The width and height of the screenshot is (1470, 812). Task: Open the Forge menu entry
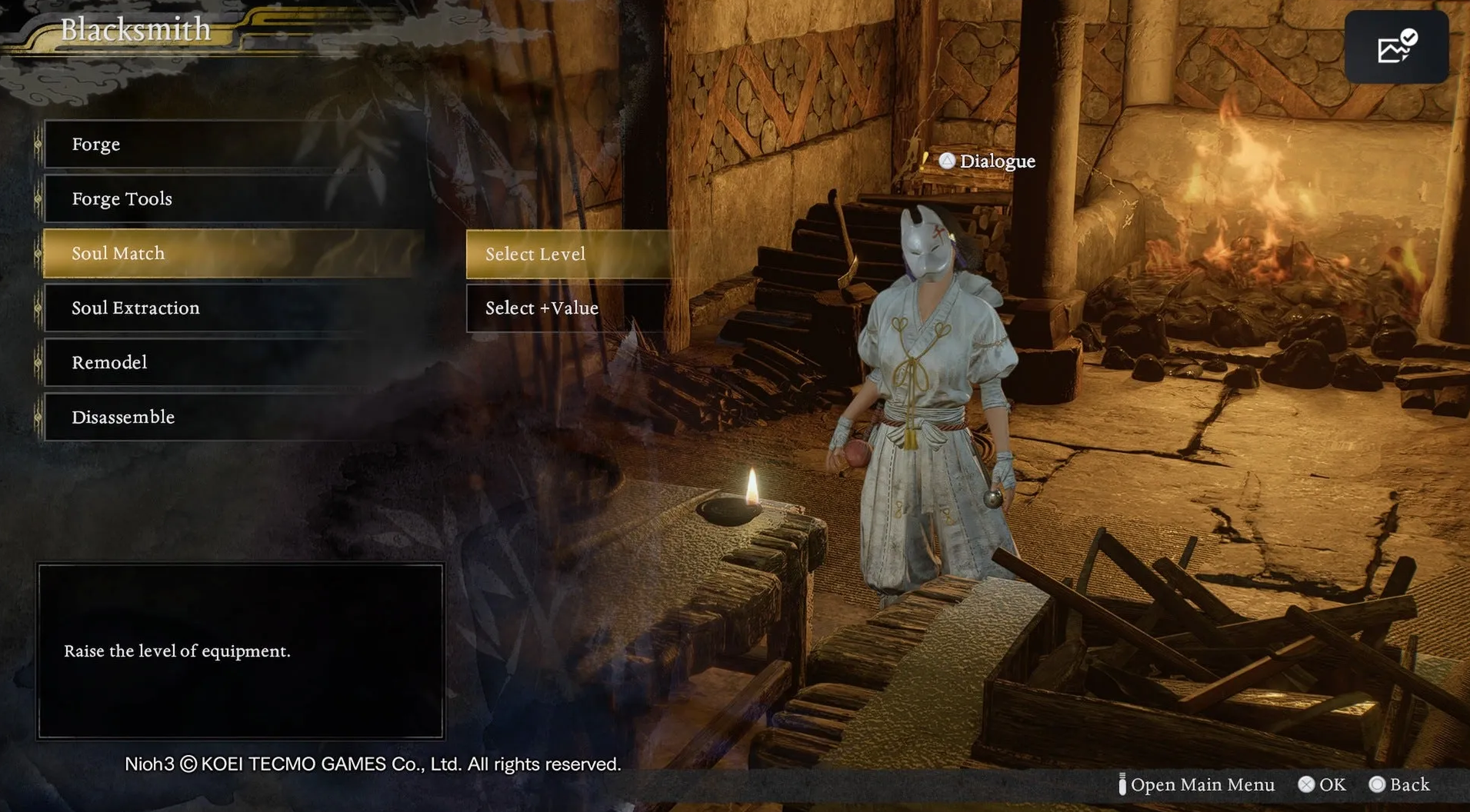[x=231, y=145]
